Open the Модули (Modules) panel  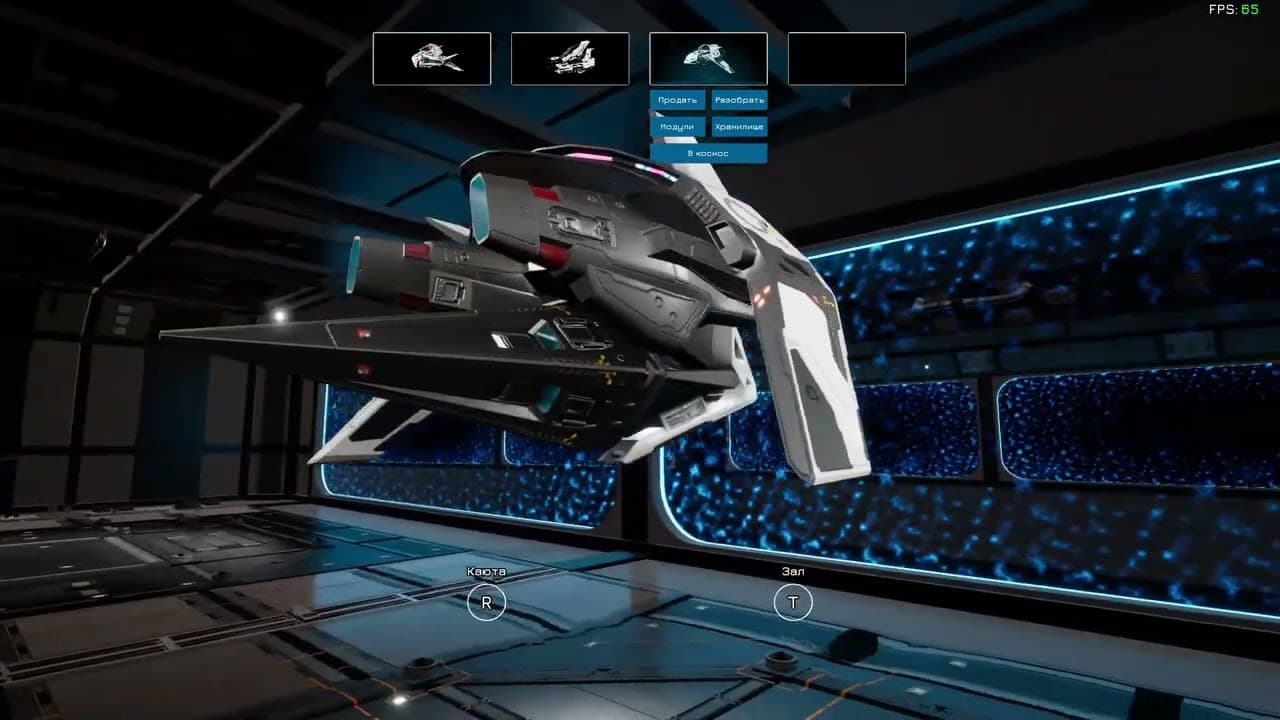678,127
